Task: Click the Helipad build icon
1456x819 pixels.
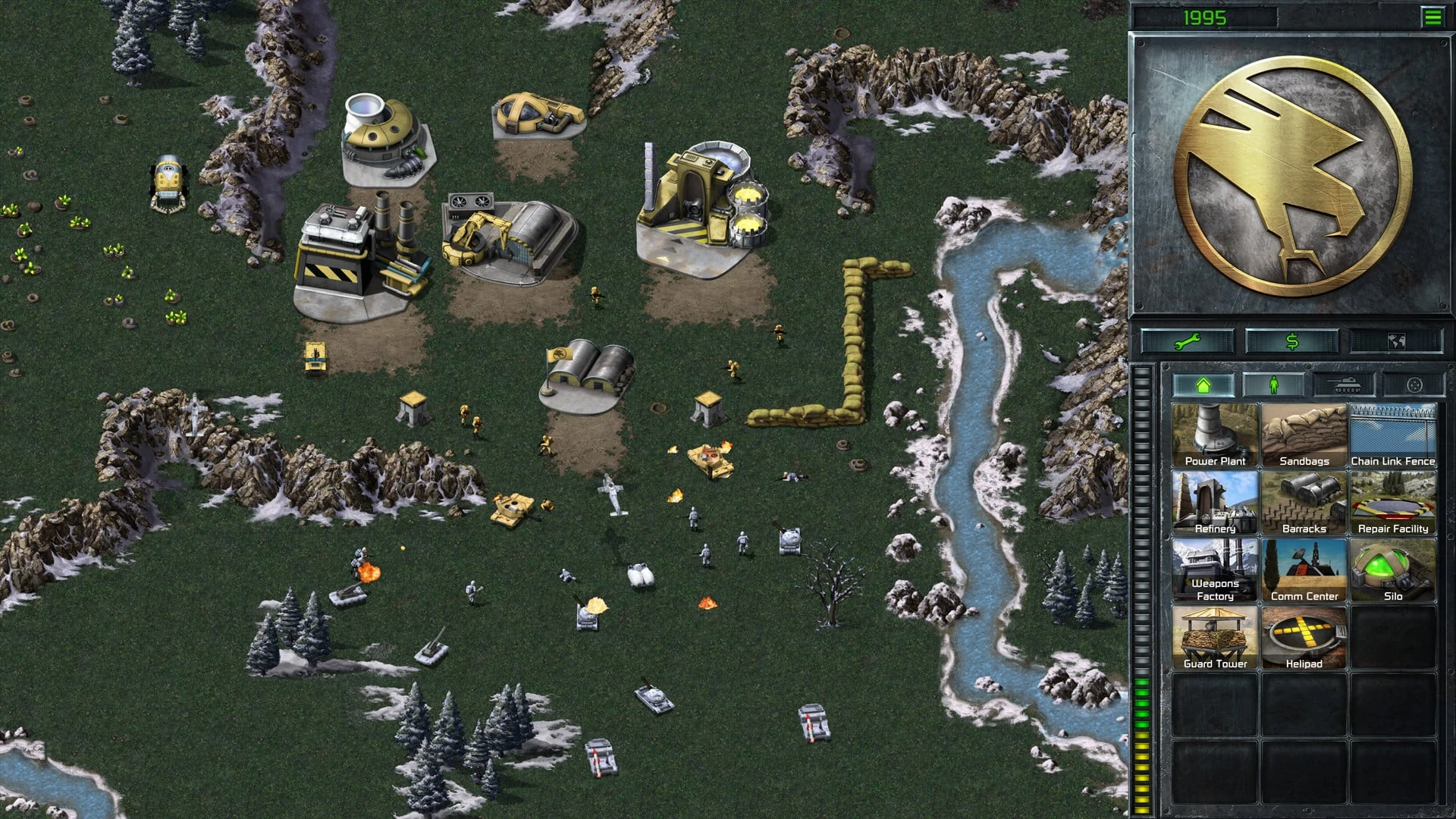Action: [x=1304, y=635]
